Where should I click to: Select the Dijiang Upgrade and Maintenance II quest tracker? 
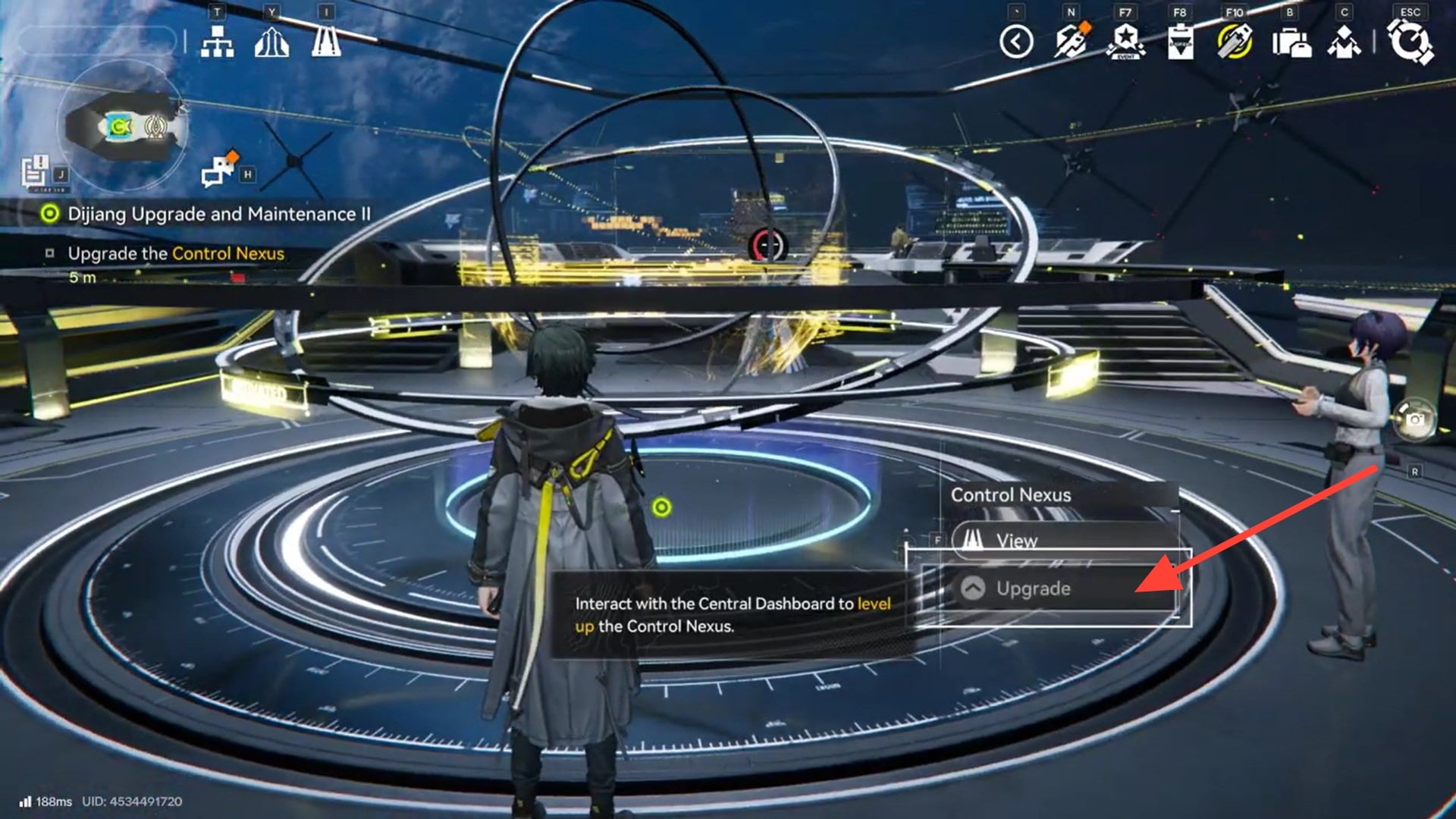[218, 214]
